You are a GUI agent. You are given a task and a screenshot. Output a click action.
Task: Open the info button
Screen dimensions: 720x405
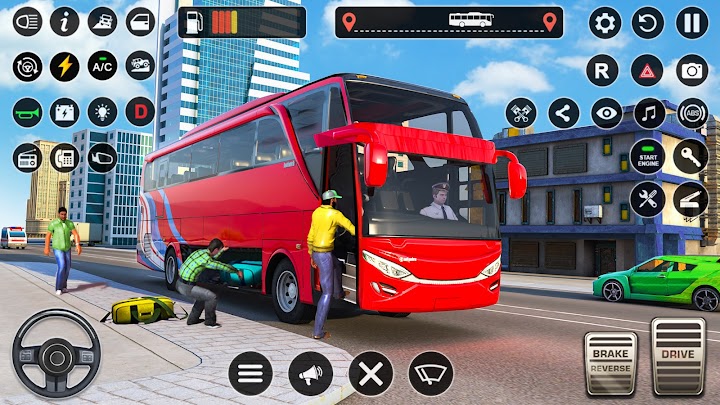pyautogui.click(x=65, y=22)
